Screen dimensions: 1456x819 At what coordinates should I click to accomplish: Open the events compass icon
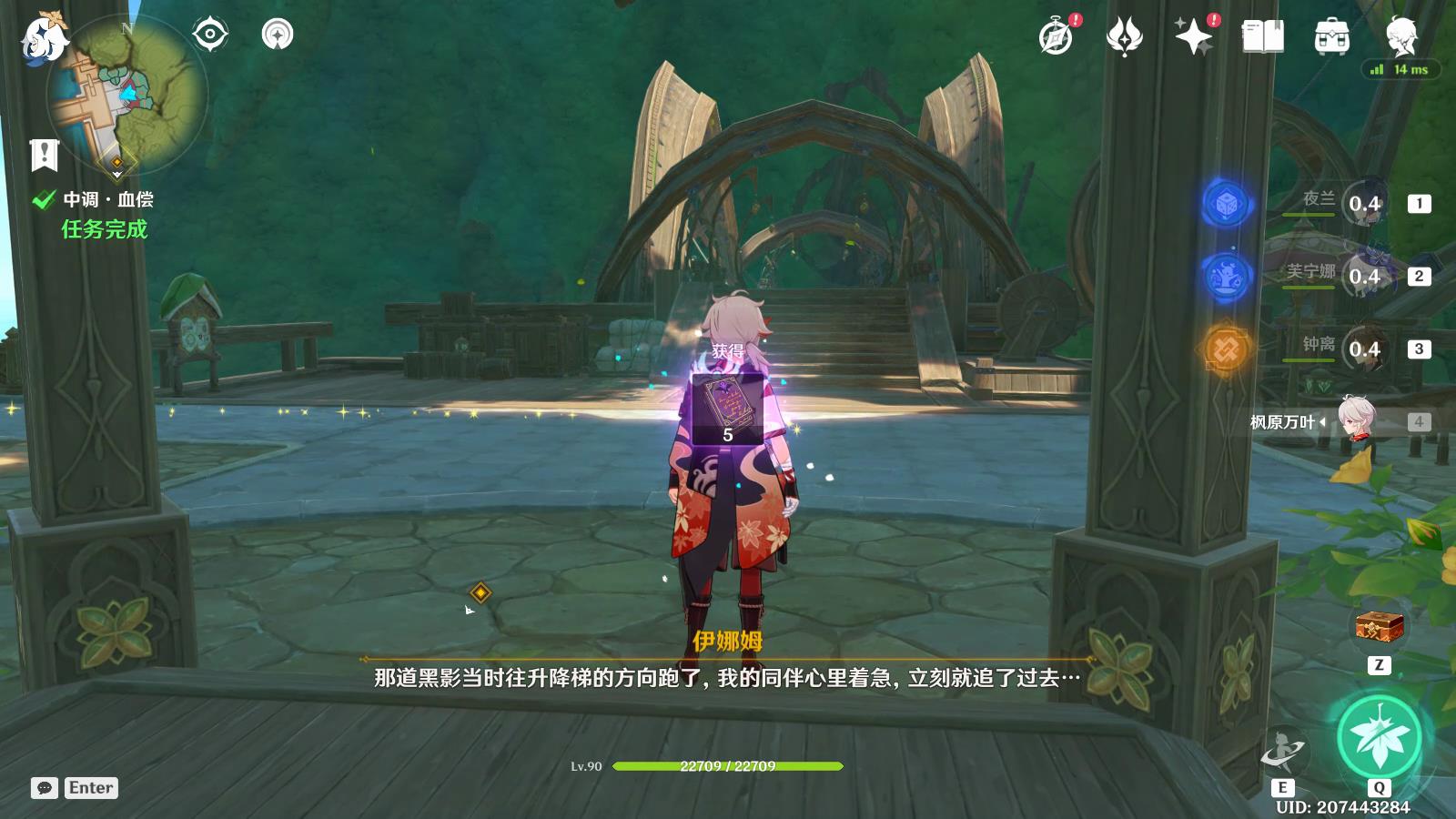click(1056, 37)
